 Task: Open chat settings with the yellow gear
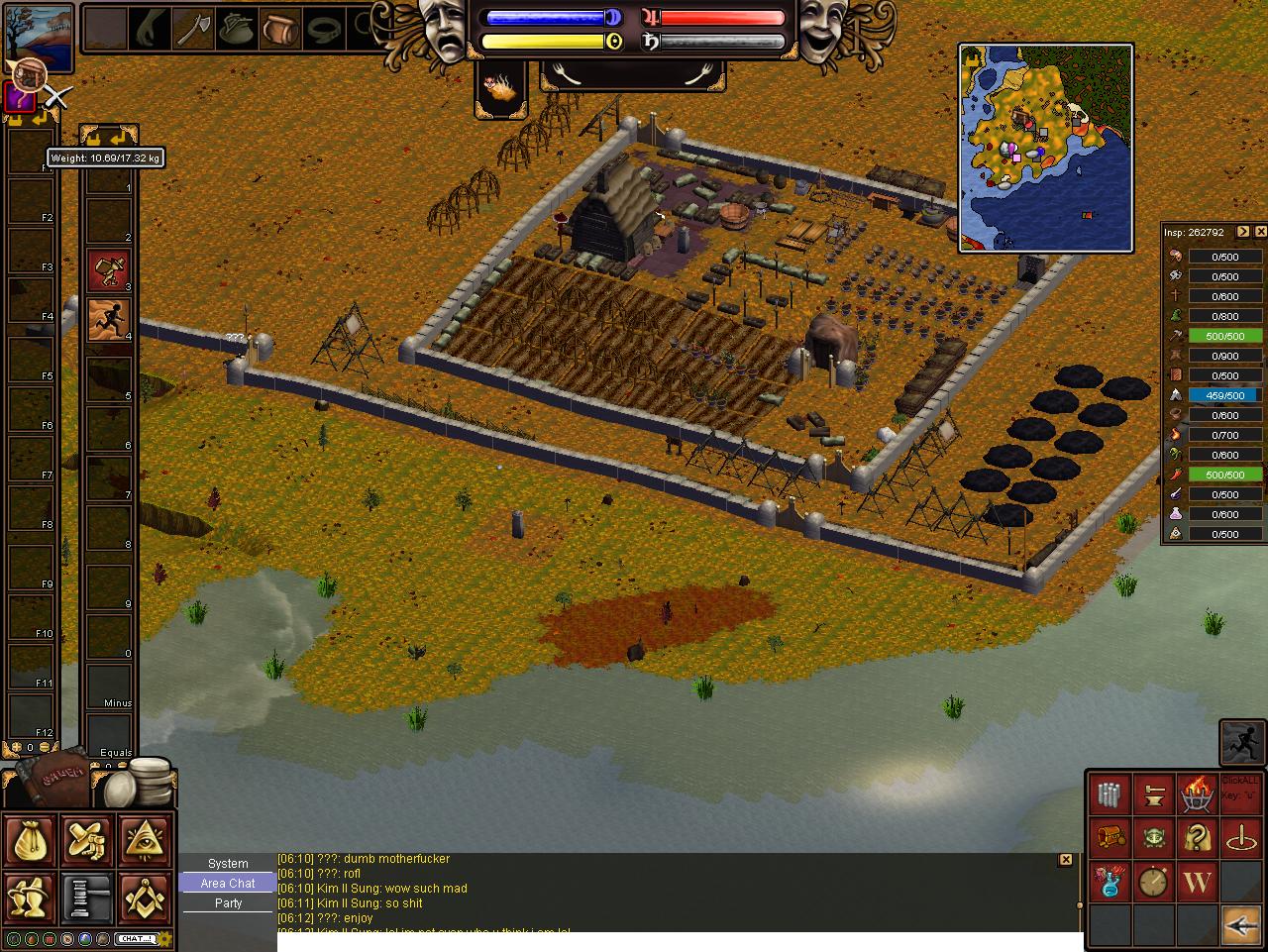point(165,938)
